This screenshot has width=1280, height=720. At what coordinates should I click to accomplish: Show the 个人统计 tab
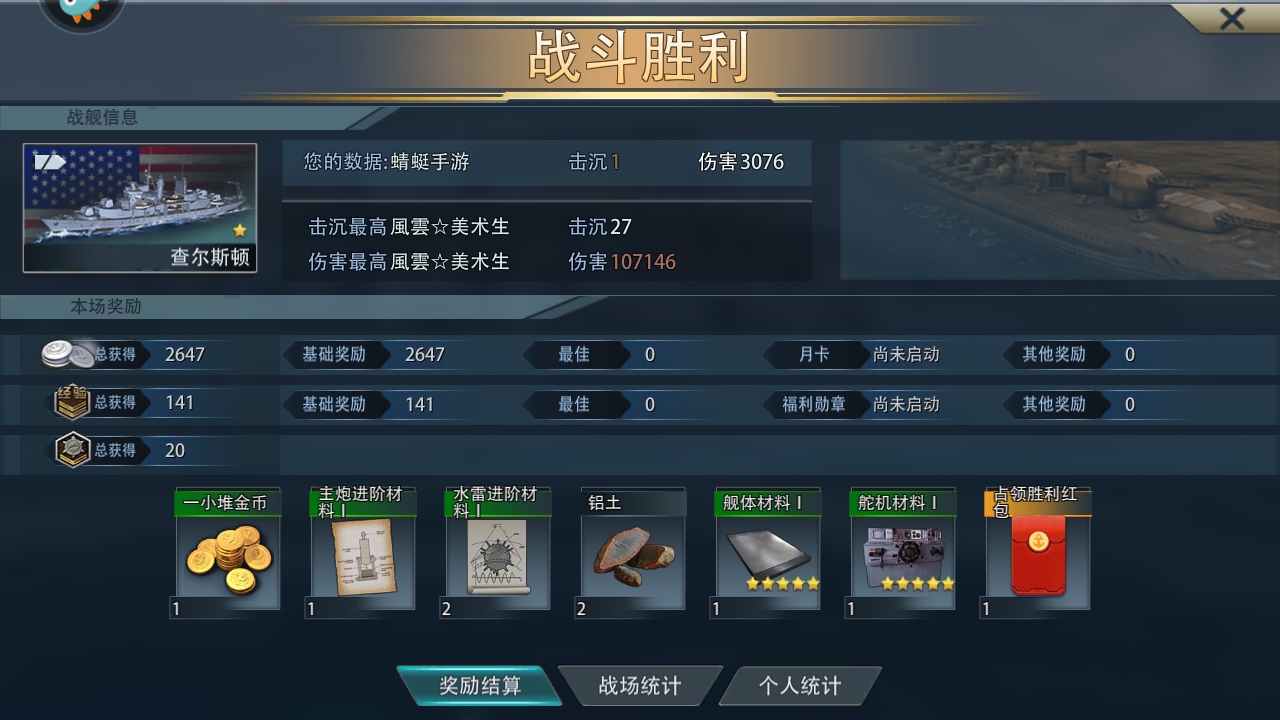tap(799, 686)
